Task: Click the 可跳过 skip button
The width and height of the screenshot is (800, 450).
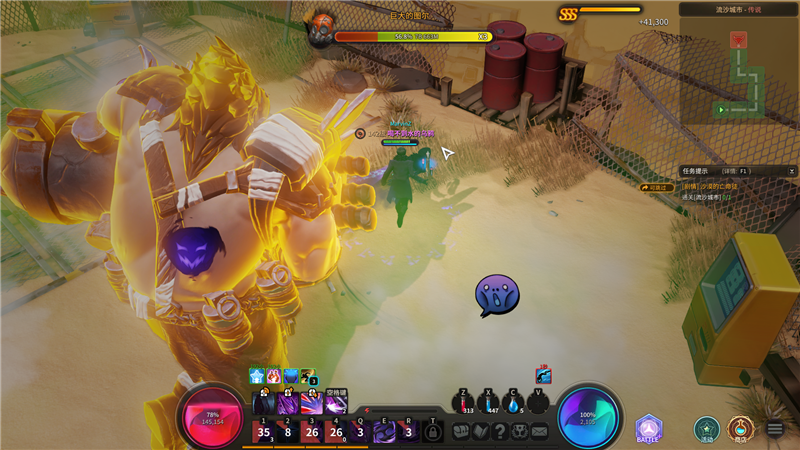Action: 659,186
